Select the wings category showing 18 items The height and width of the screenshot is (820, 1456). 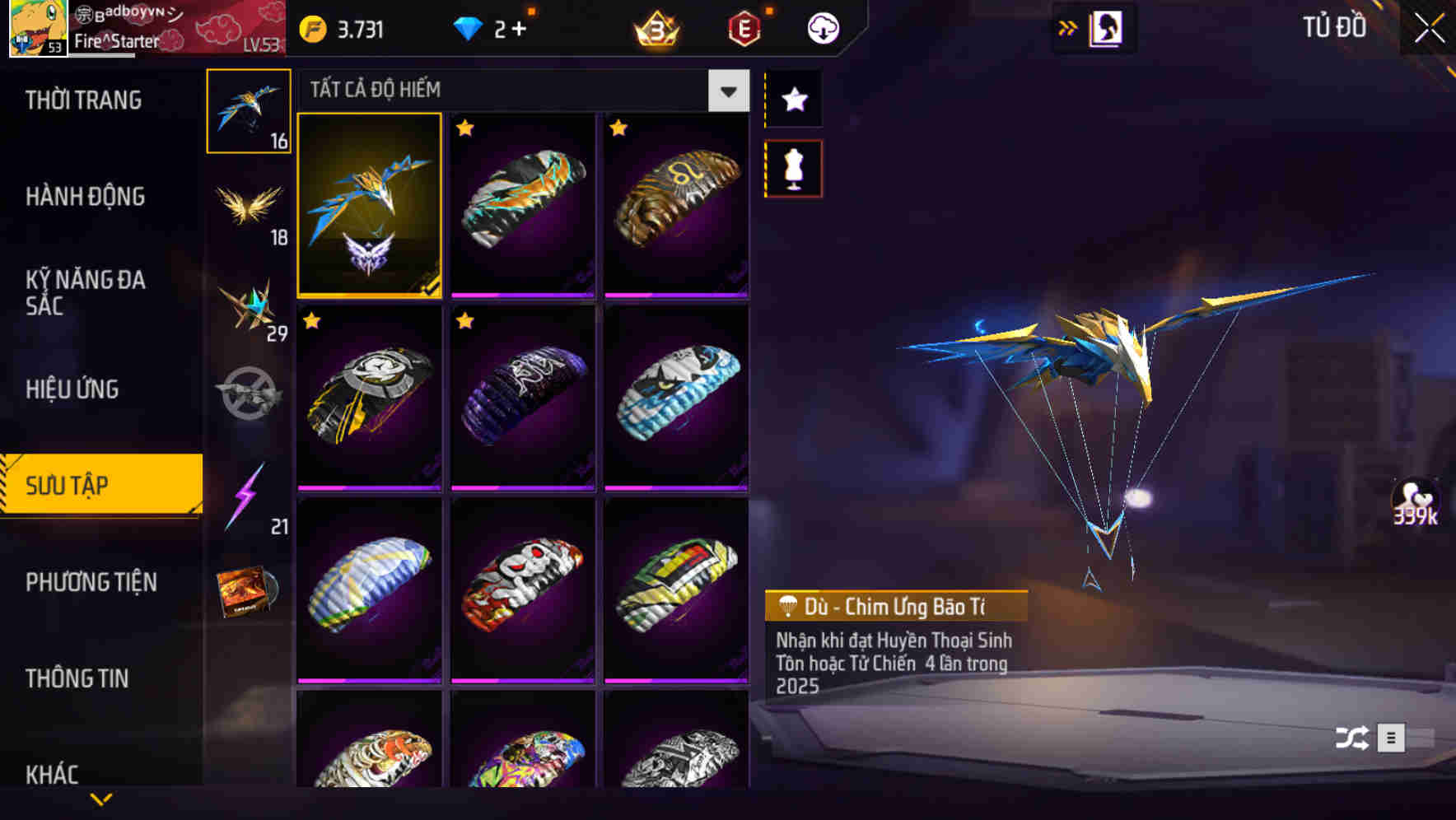tap(249, 207)
